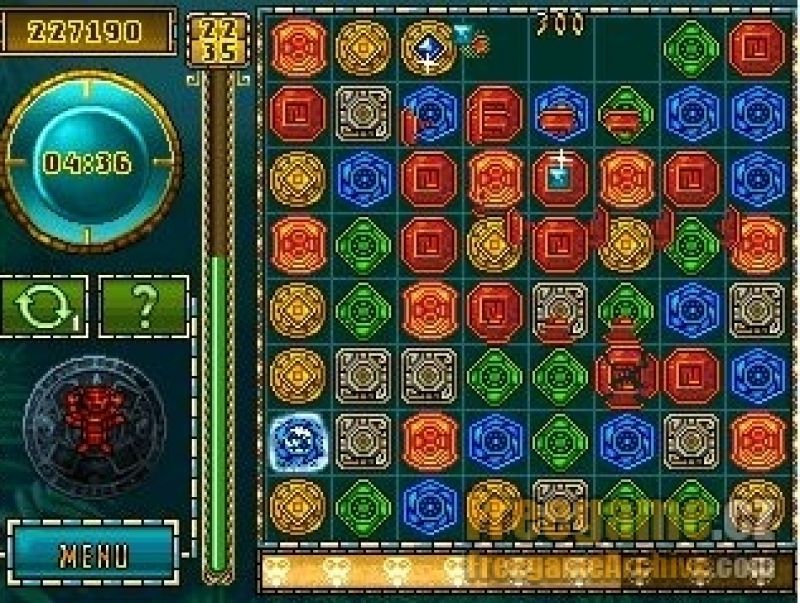
Task: Get a hint with the question mark button
Action: [144, 307]
